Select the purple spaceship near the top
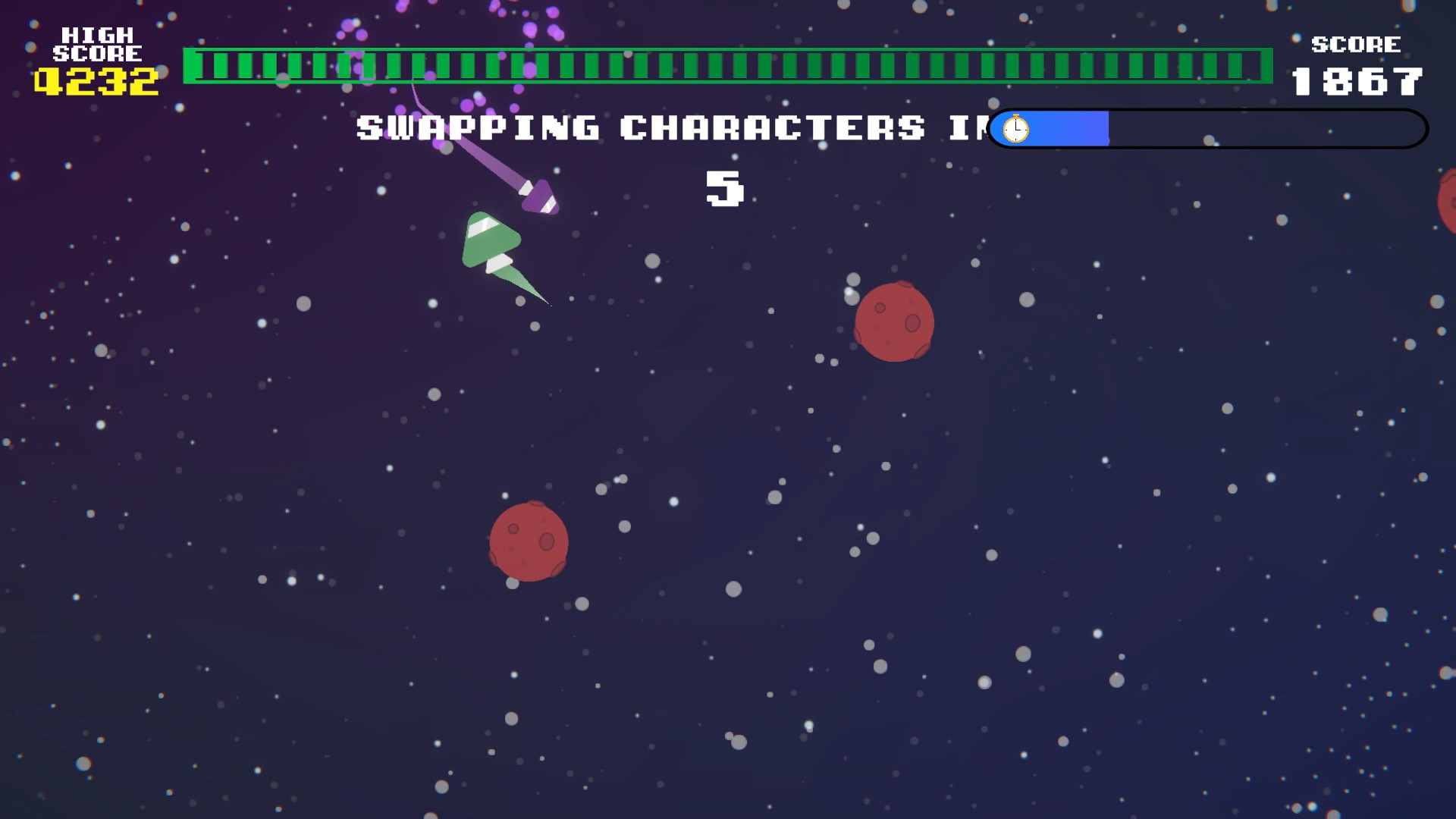Image resolution: width=1456 pixels, height=819 pixels. pyautogui.click(x=540, y=196)
